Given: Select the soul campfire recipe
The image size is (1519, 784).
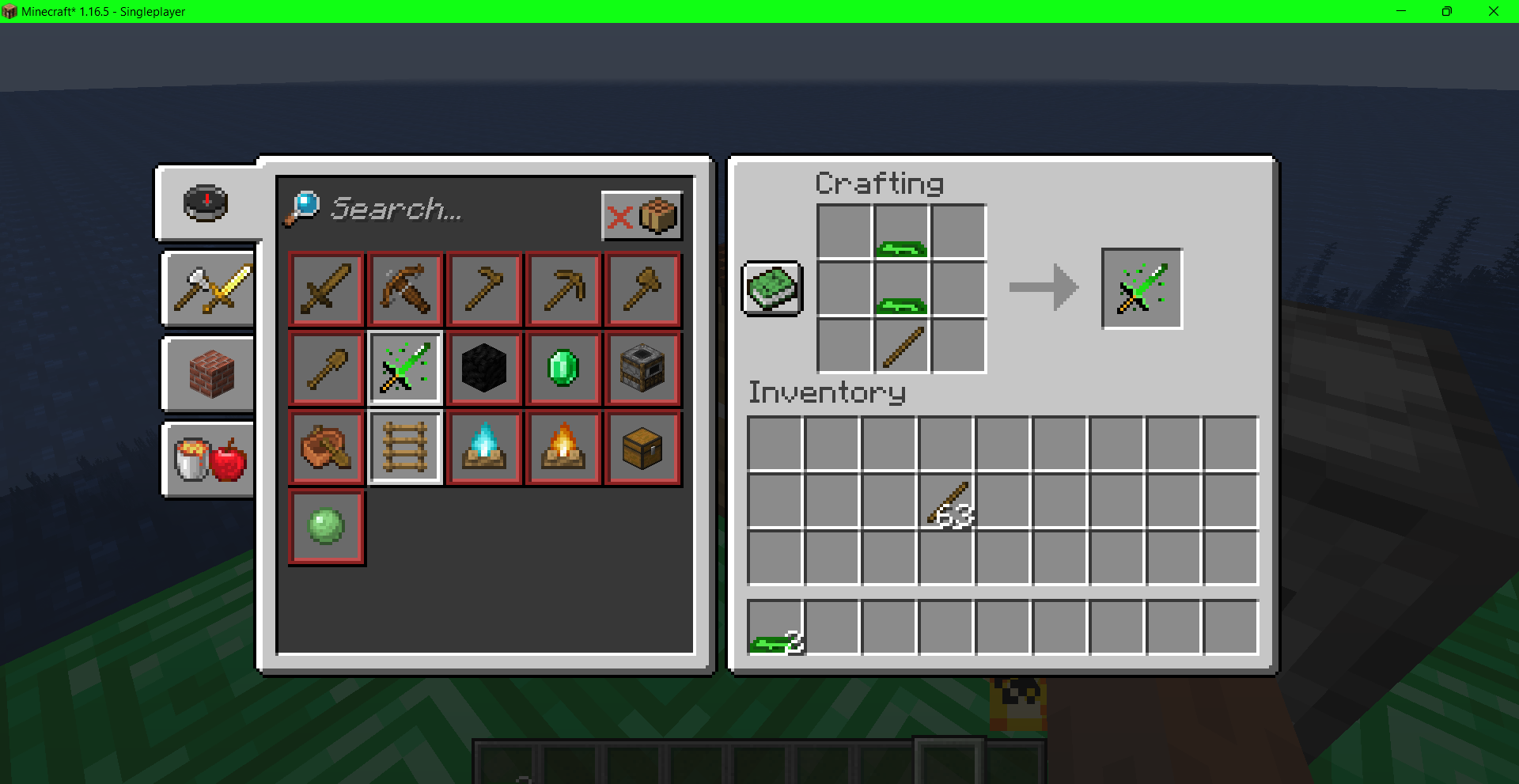Looking at the screenshot, I should click(x=484, y=447).
